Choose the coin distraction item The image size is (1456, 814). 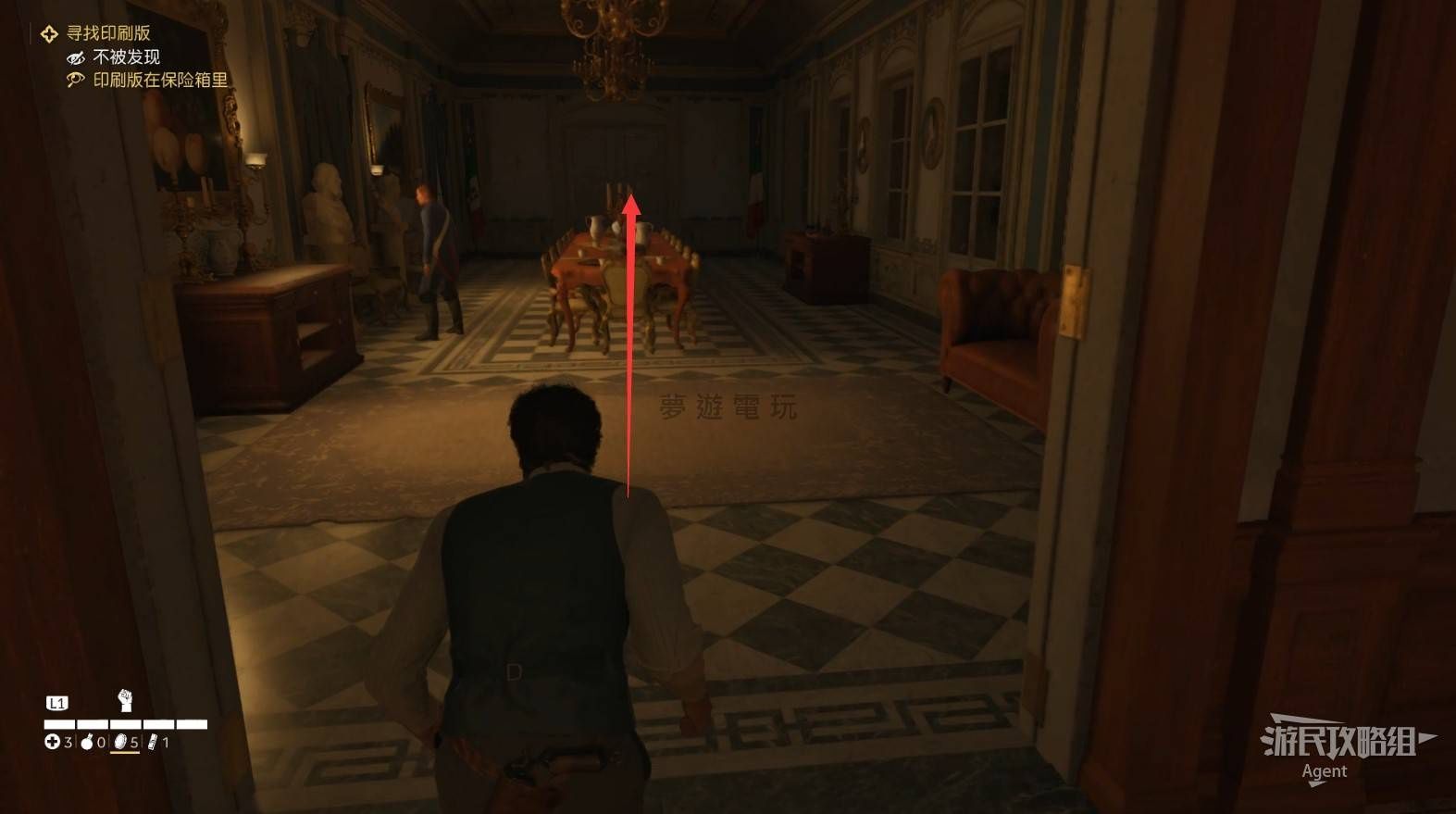tap(120, 742)
